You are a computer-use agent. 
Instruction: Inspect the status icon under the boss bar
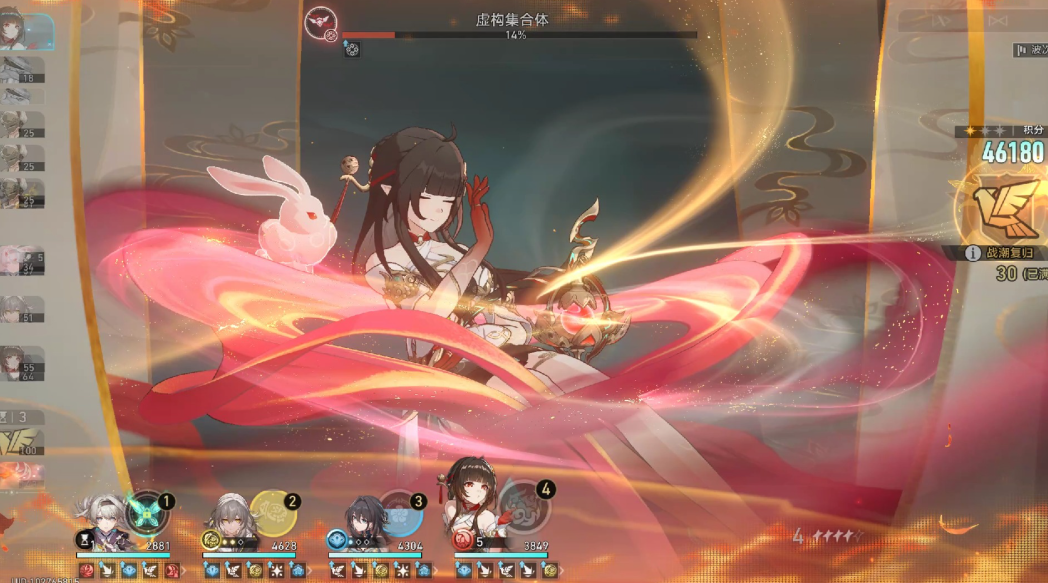352,48
